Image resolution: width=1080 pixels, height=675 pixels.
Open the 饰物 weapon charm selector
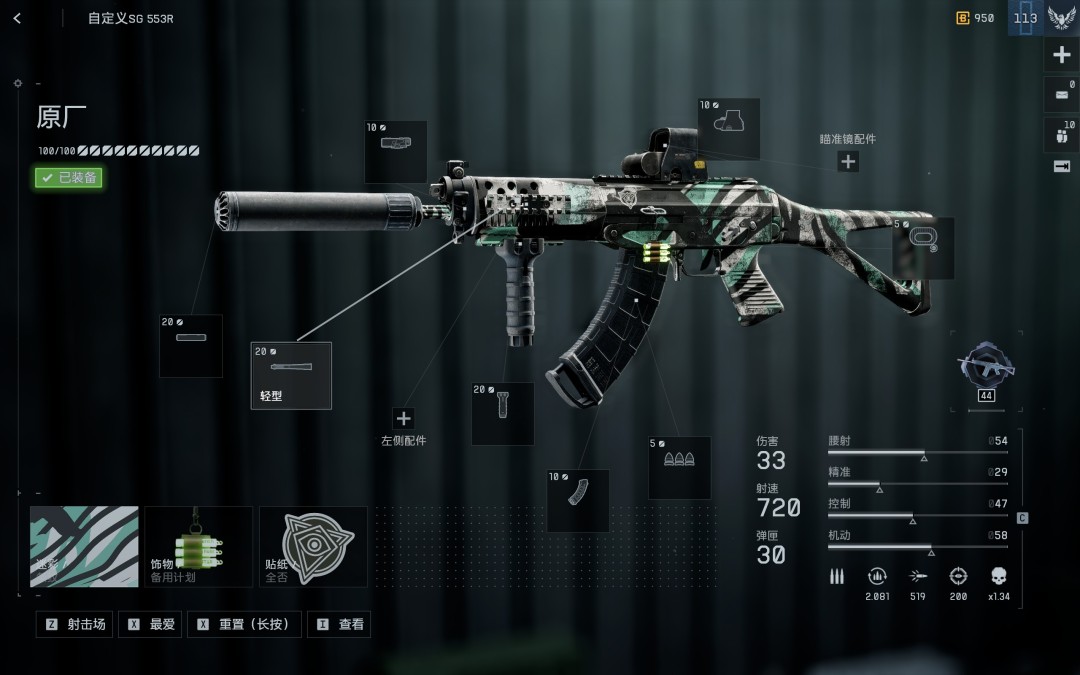[198, 546]
